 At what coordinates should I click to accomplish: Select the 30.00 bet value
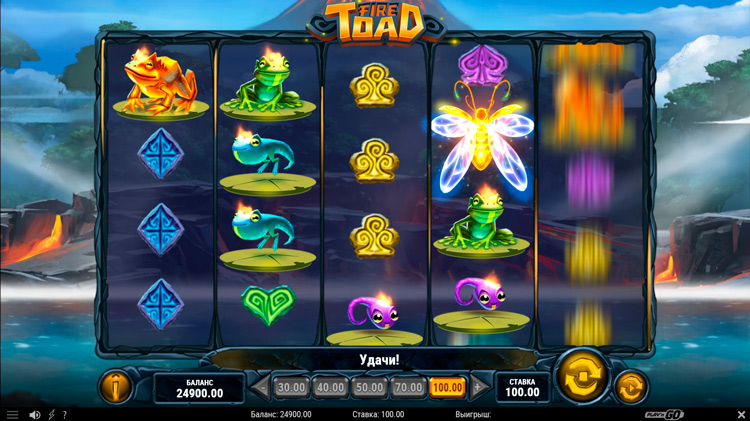291,387
